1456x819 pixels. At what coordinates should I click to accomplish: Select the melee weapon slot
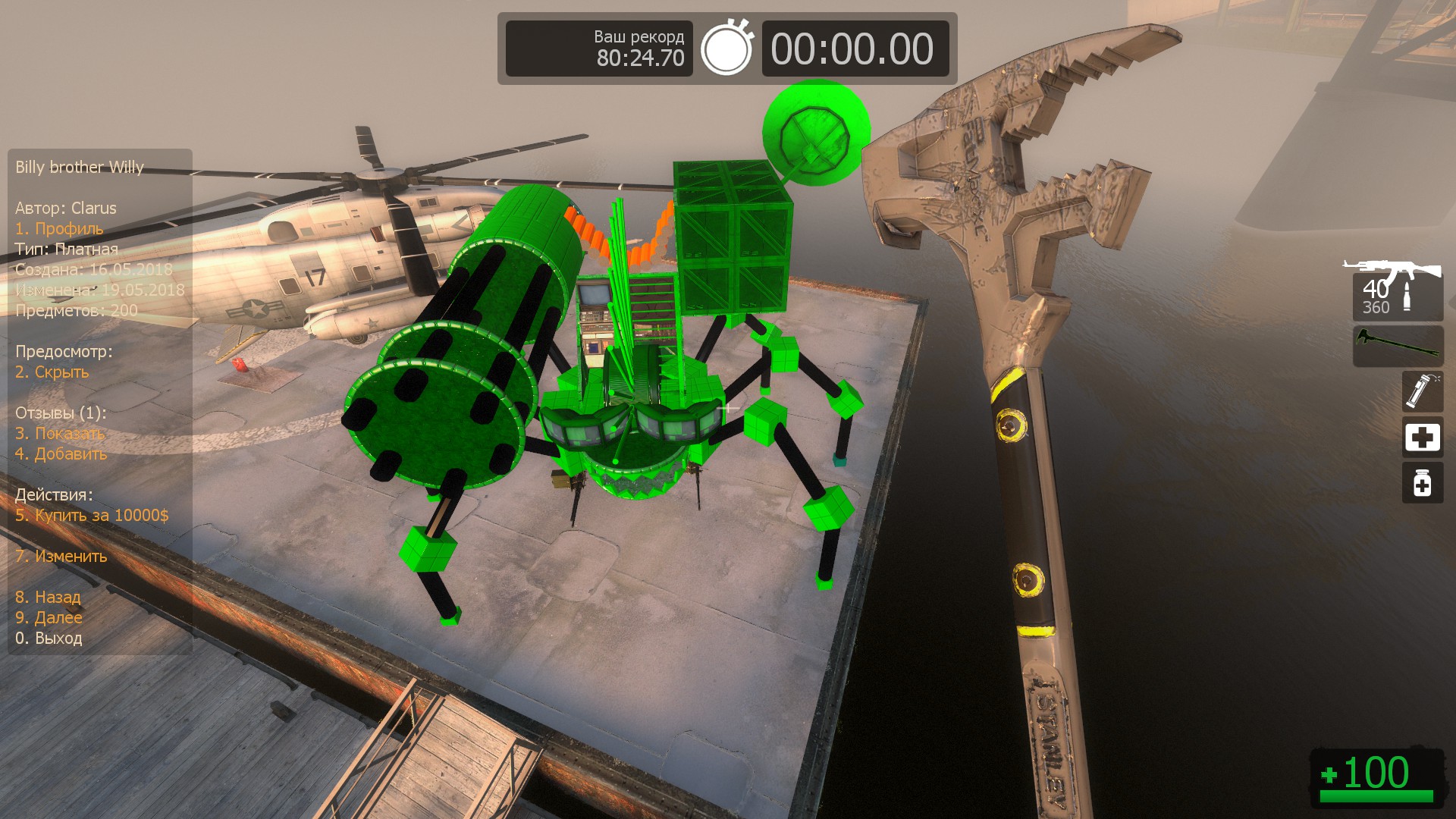tap(1397, 346)
